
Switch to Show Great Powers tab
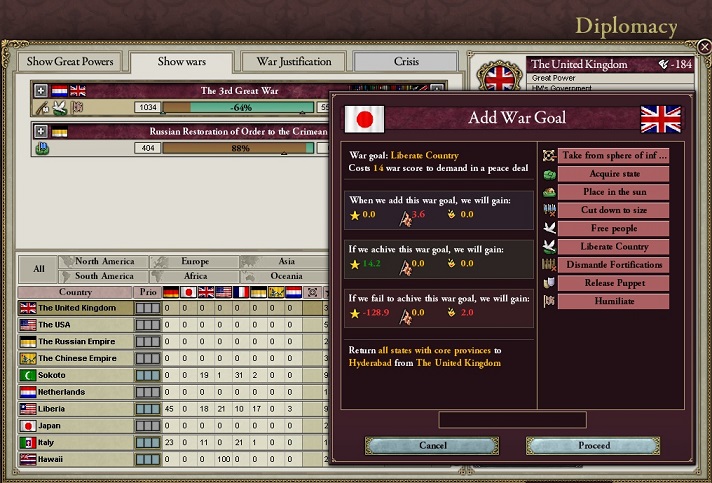(70, 62)
